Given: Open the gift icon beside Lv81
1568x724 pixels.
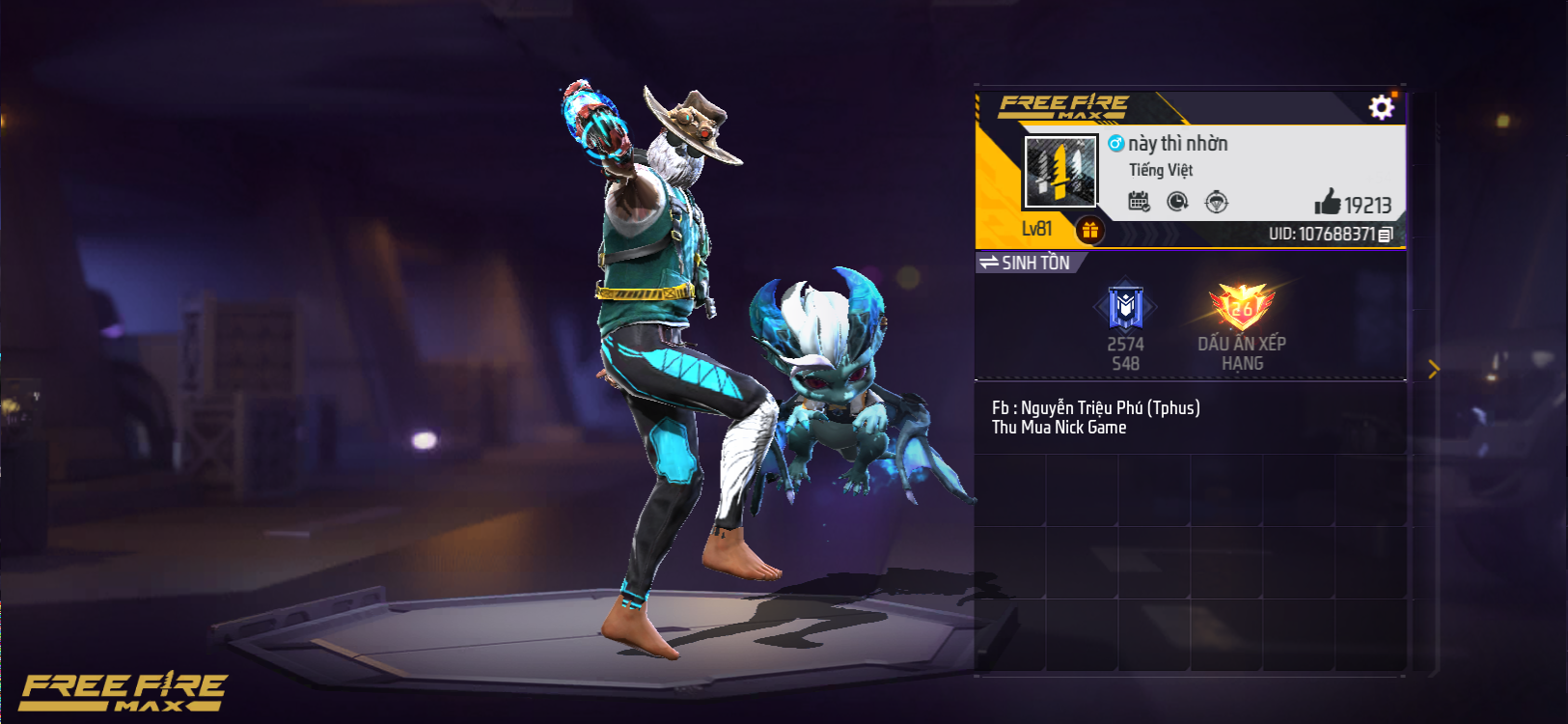Looking at the screenshot, I should point(1091,228).
